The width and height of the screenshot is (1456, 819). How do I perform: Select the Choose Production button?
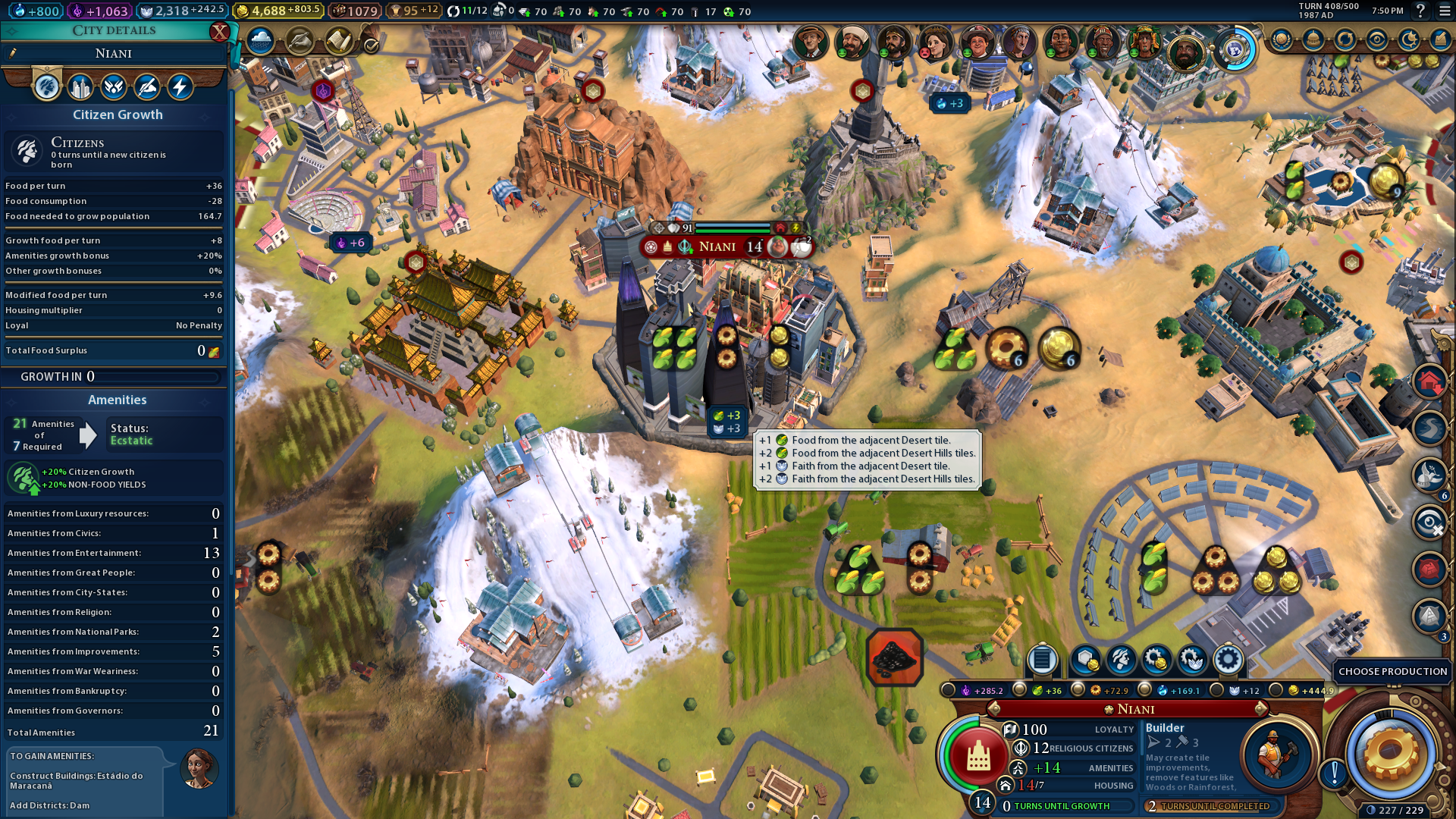(x=1392, y=671)
